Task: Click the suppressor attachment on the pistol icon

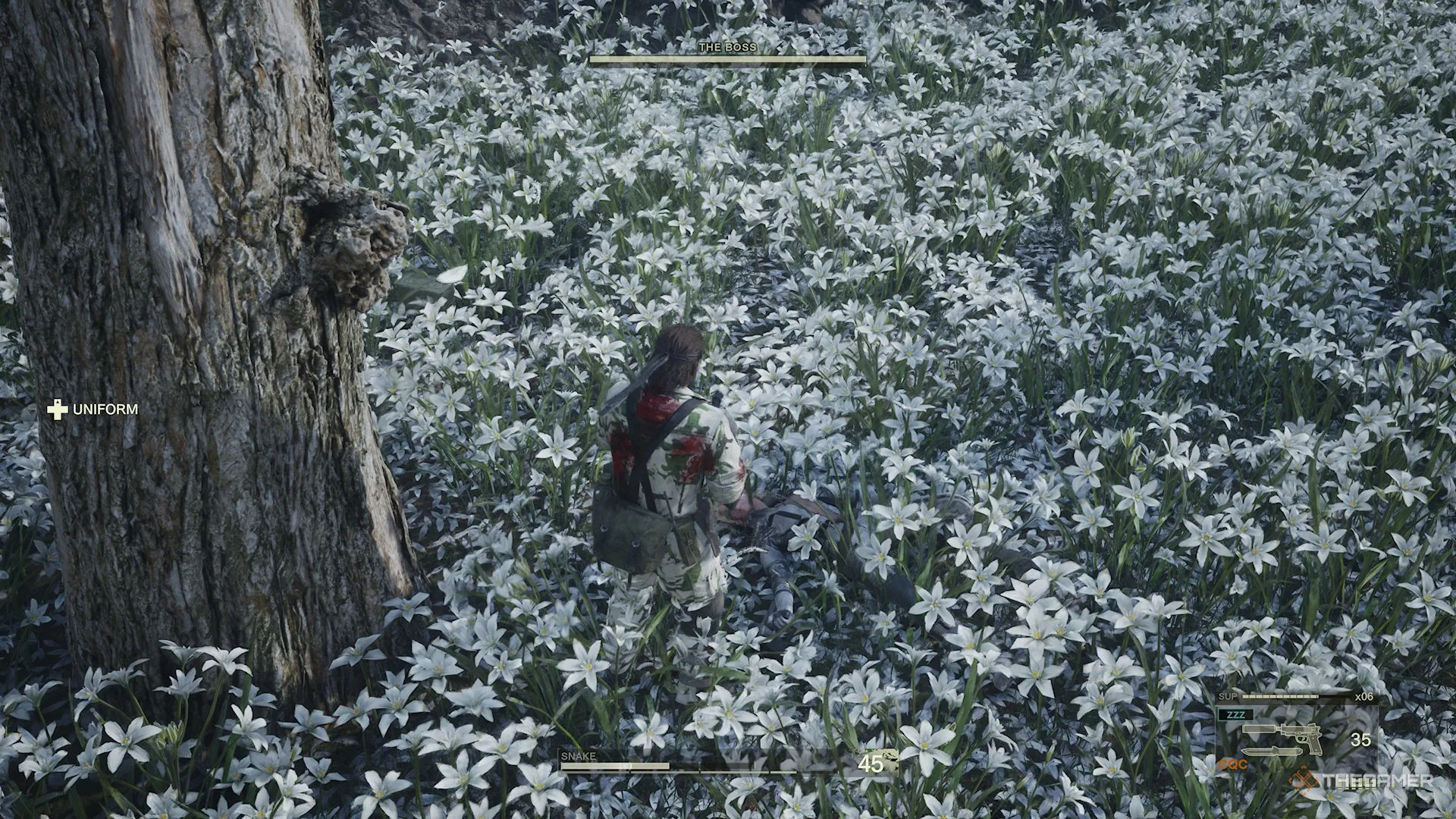Action: (1259, 730)
